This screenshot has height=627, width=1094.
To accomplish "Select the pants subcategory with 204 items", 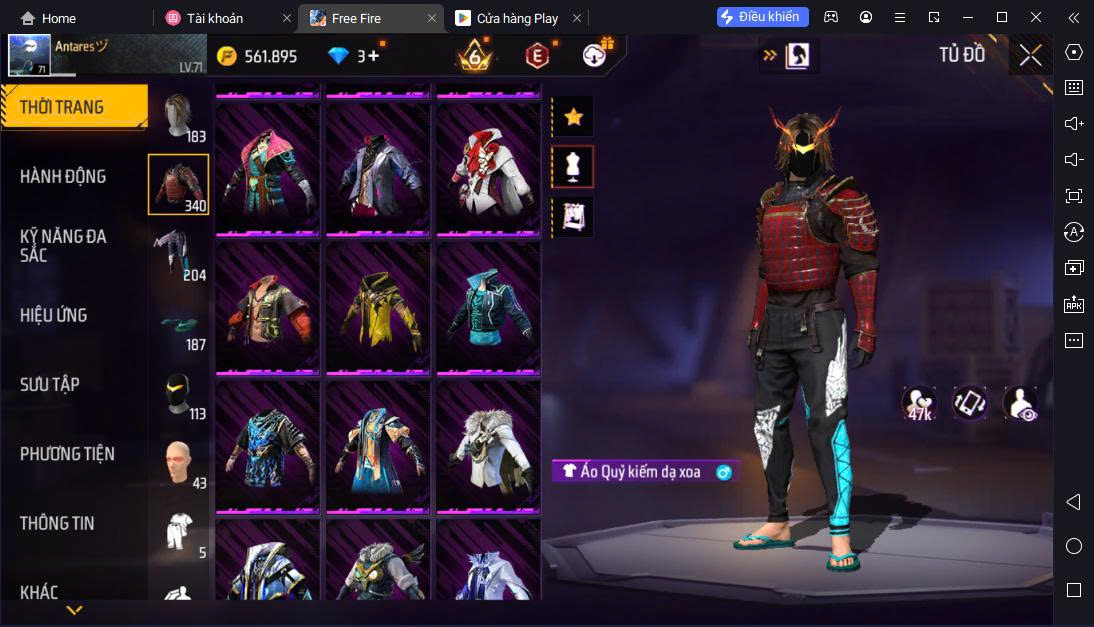I will click(179, 255).
